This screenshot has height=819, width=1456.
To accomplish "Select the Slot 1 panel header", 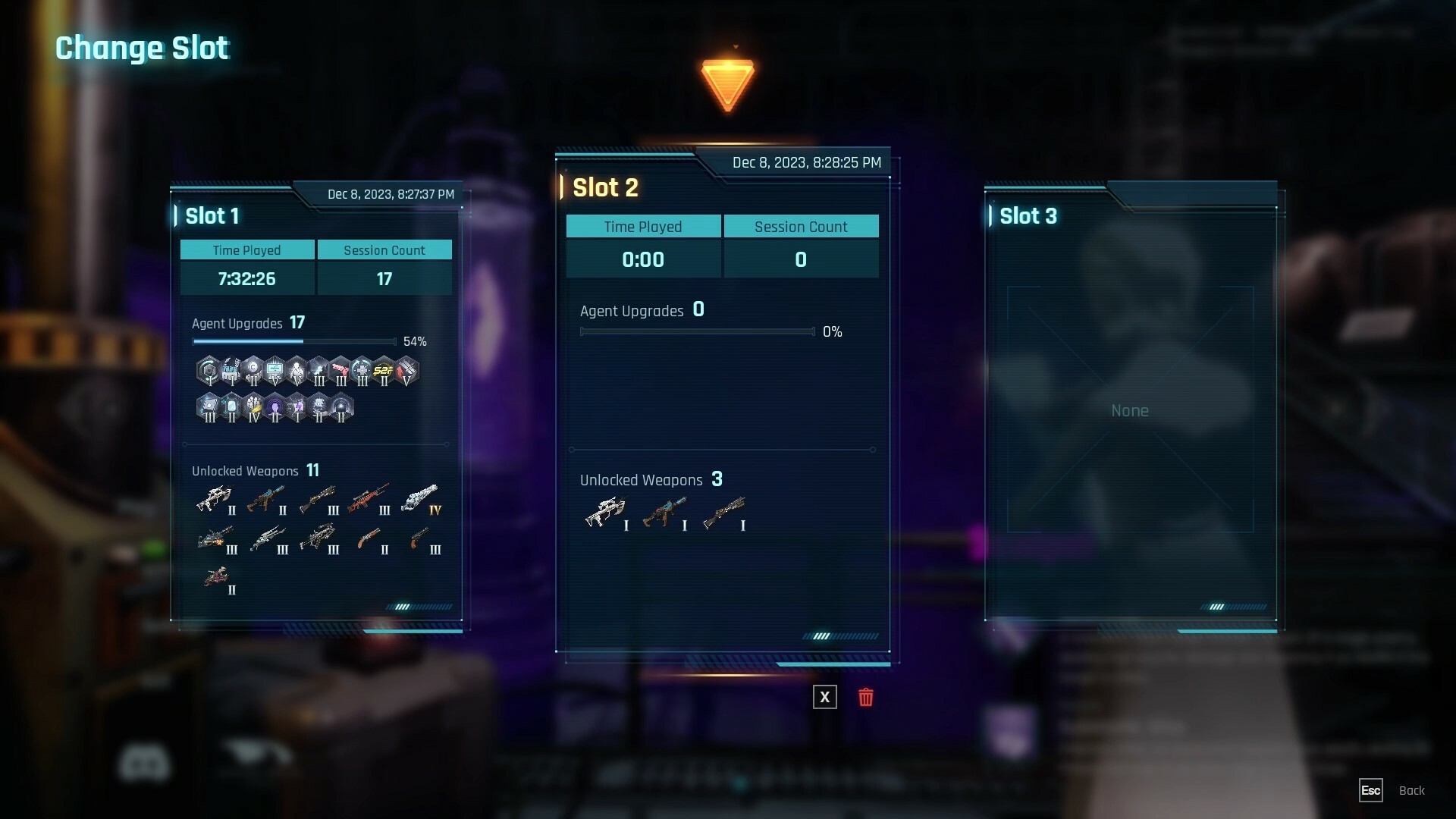I will click(x=213, y=216).
